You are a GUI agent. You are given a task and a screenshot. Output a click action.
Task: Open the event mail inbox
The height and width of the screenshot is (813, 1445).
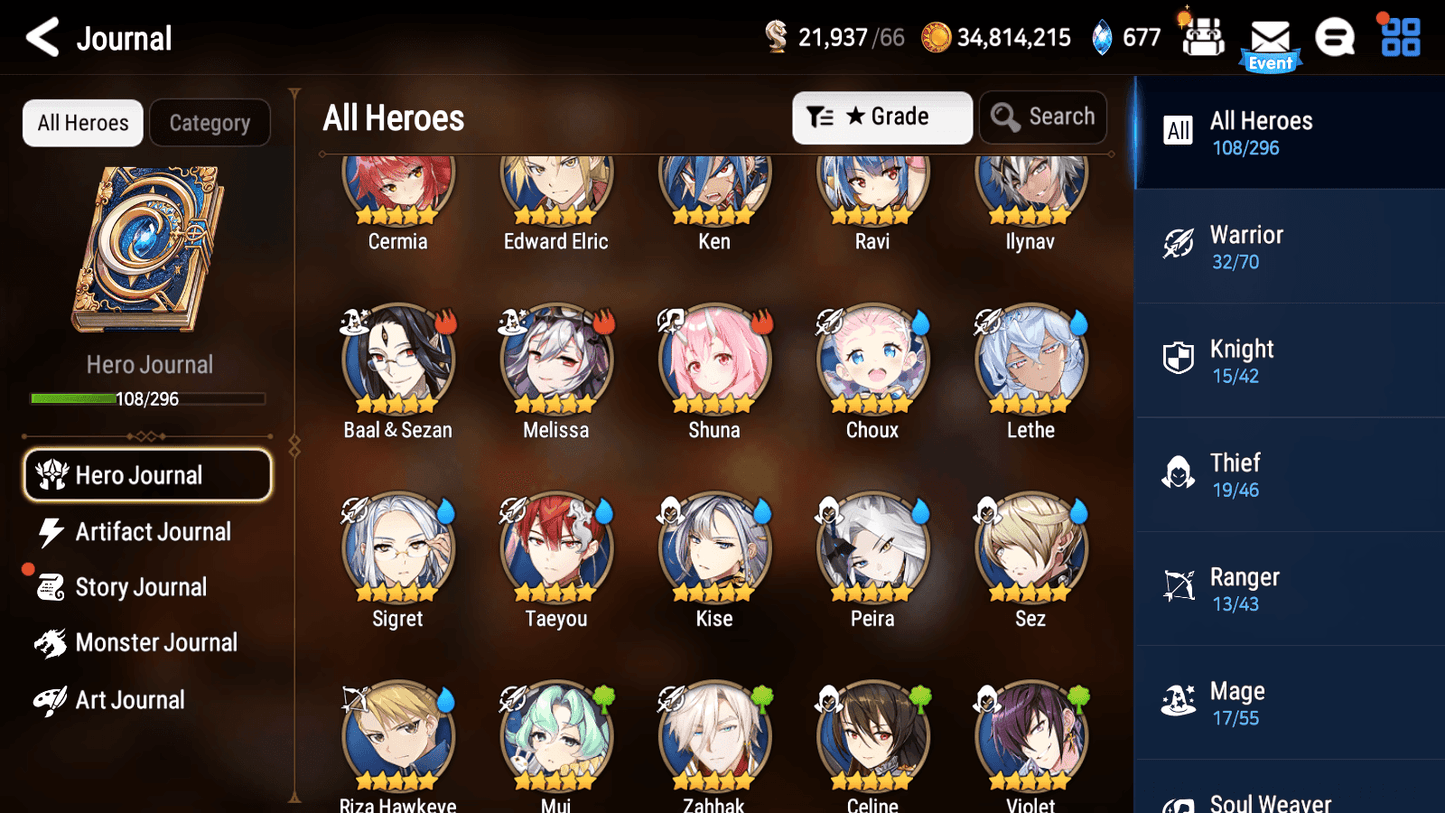pyautogui.click(x=1270, y=38)
